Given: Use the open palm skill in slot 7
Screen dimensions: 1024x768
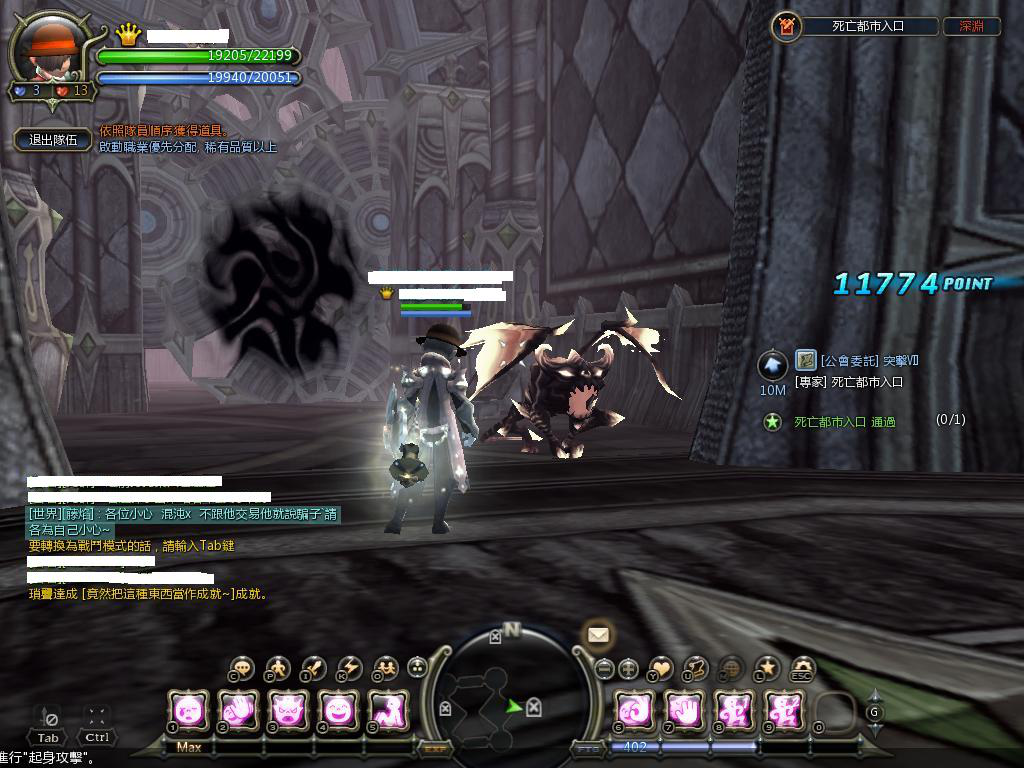Looking at the screenshot, I should coord(683,711).
